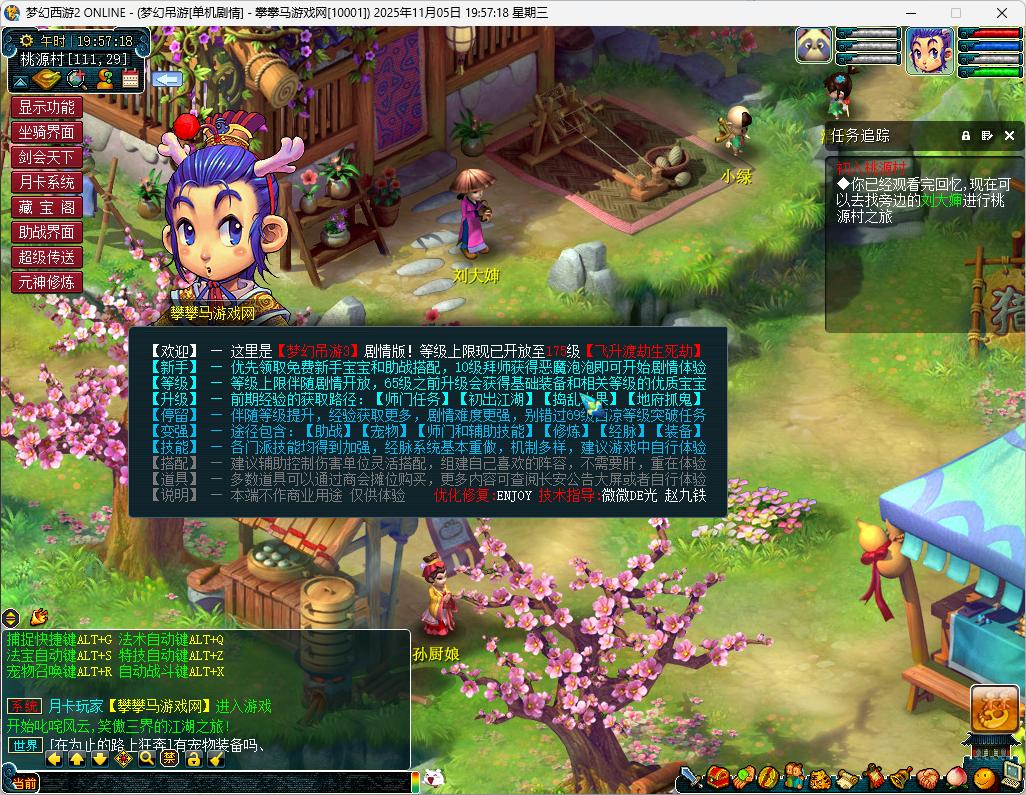Viewport: 1026px width, 795px height.
Task: Click the smiley face icon in bottom toolbar
Action: 984,777
